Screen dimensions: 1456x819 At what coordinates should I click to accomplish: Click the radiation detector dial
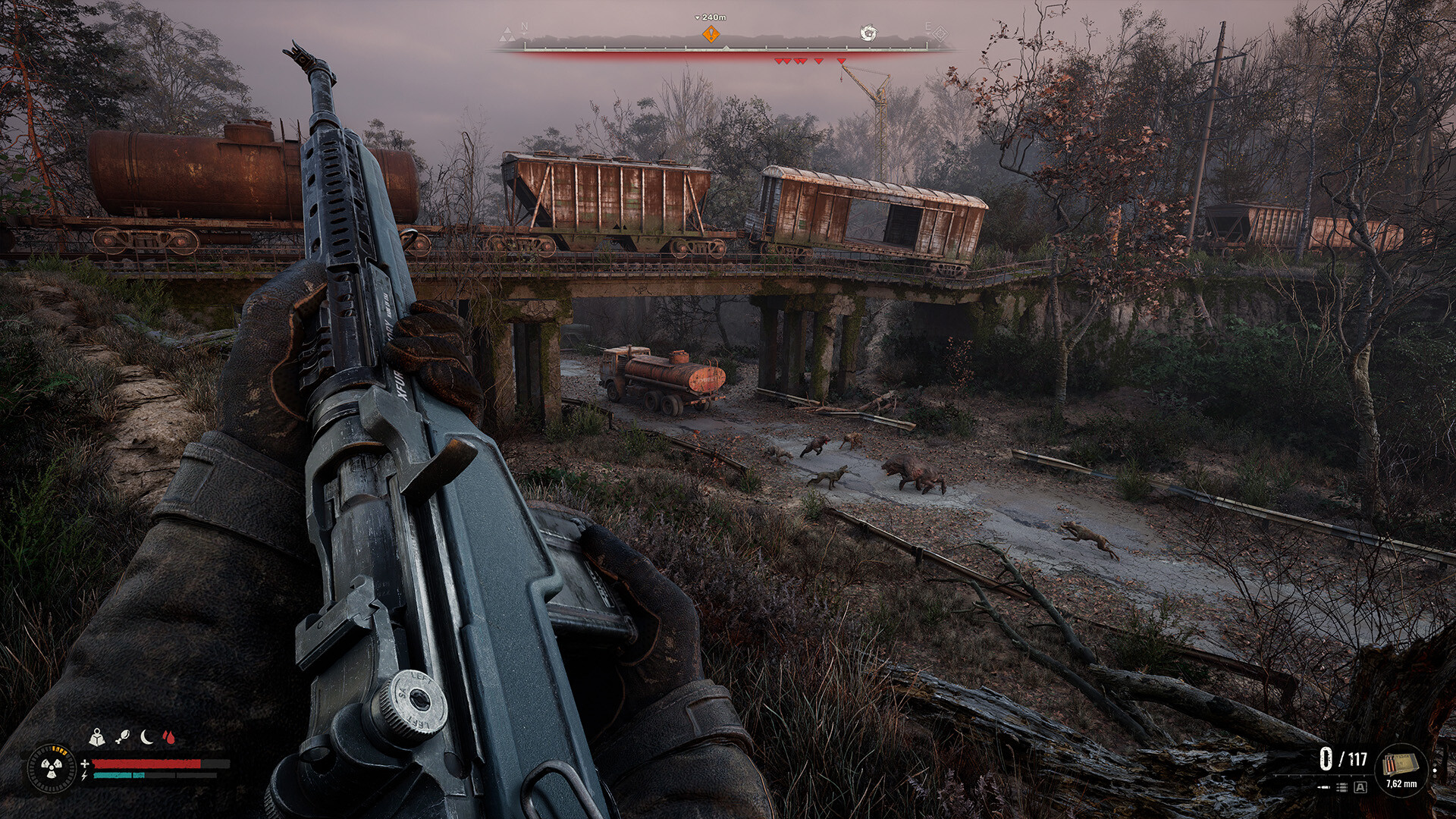coord(52,769)
